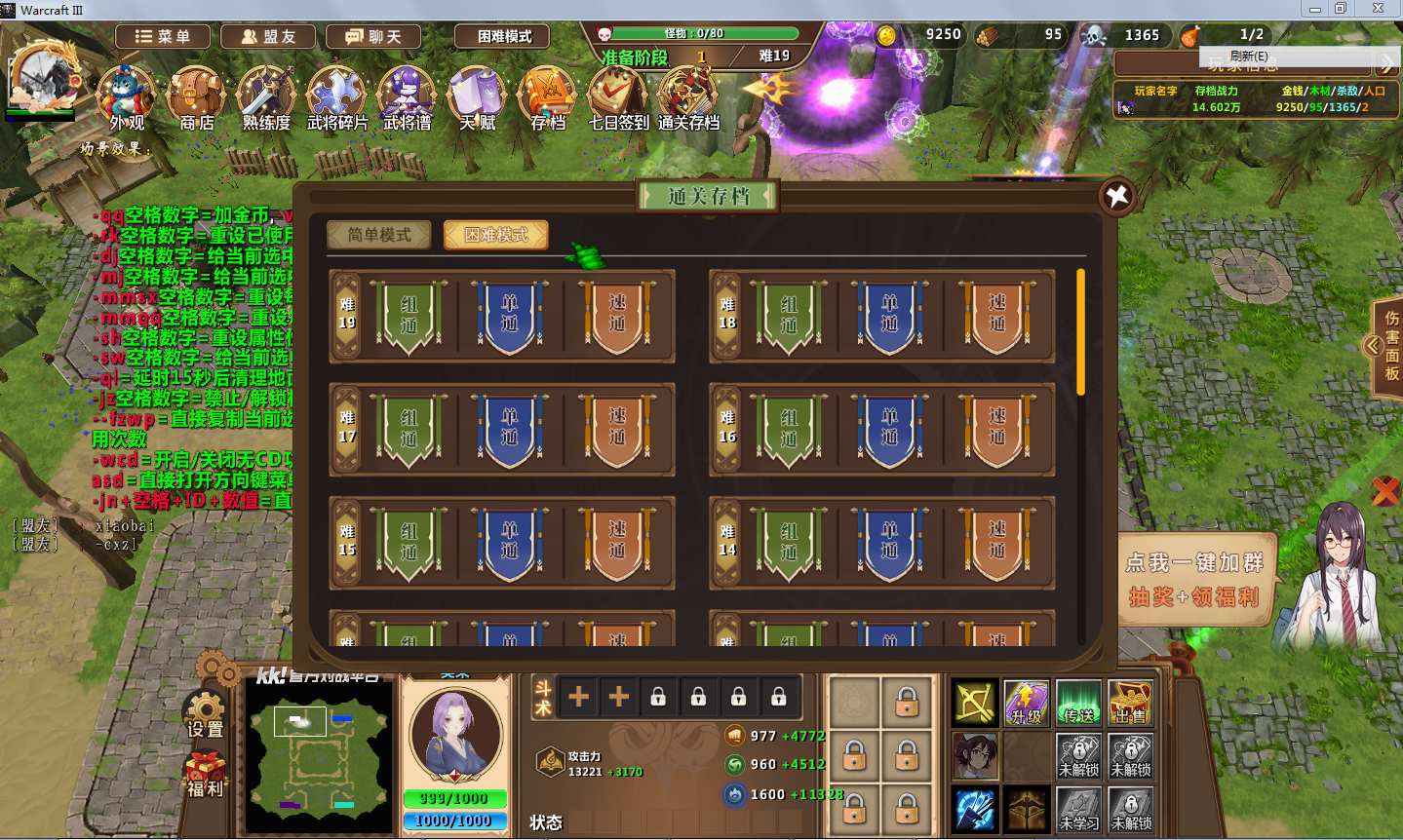The width and height of the screenshot is (1403, 840).
Task: Select the 困难模式 tab in the dialog
Action: 496,235
